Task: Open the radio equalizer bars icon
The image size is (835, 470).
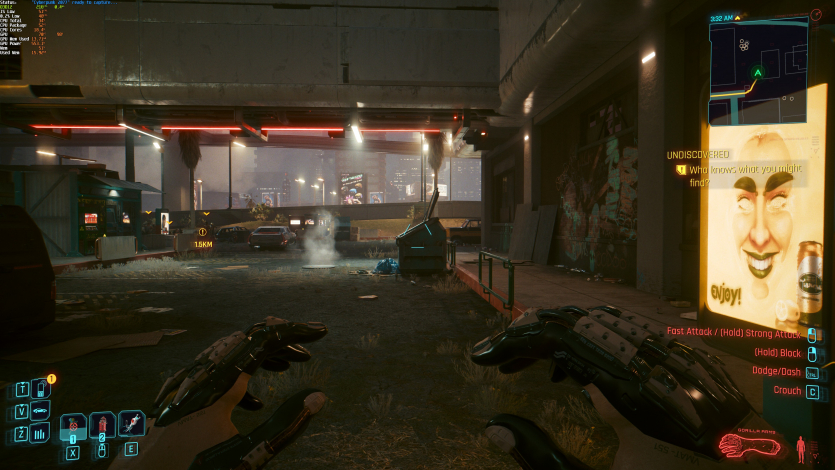Action: click(41, 433)
